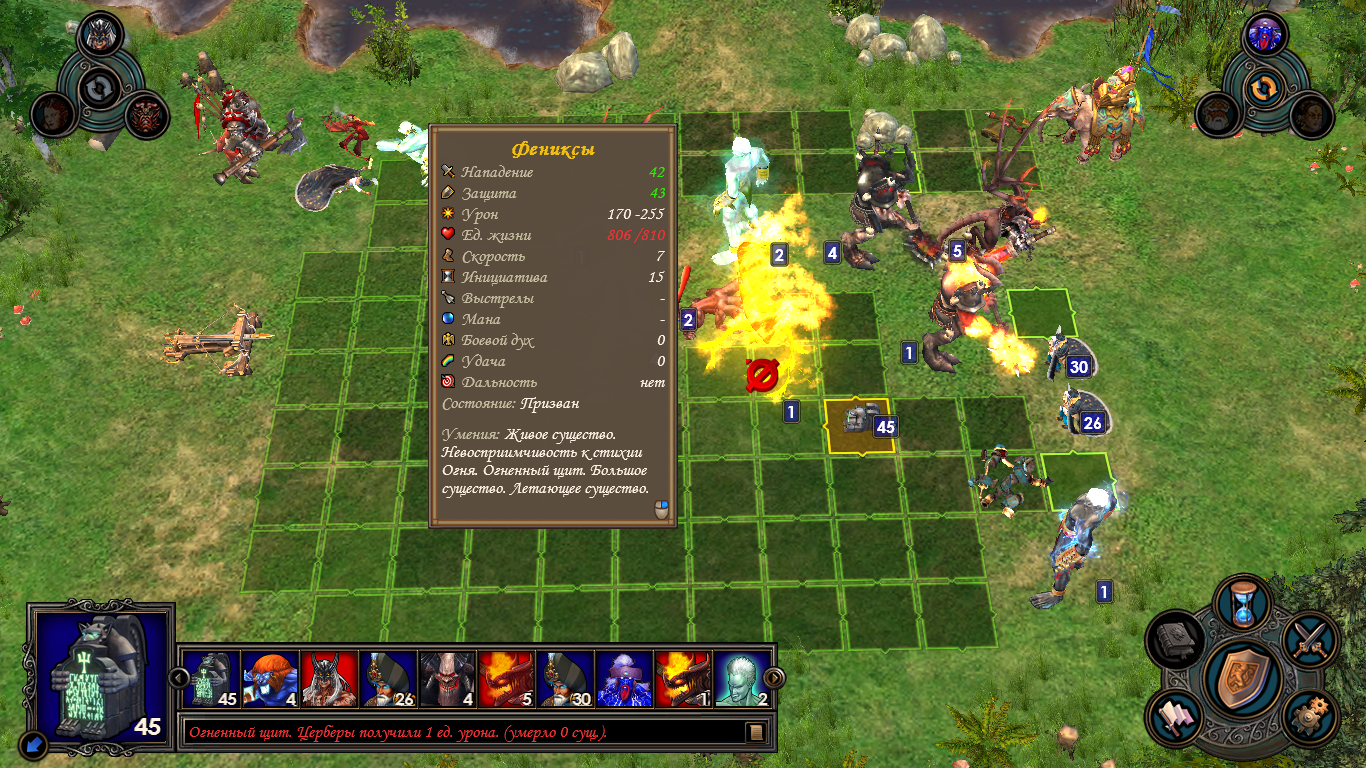Open the combat log scroll icon

[756, 732]
